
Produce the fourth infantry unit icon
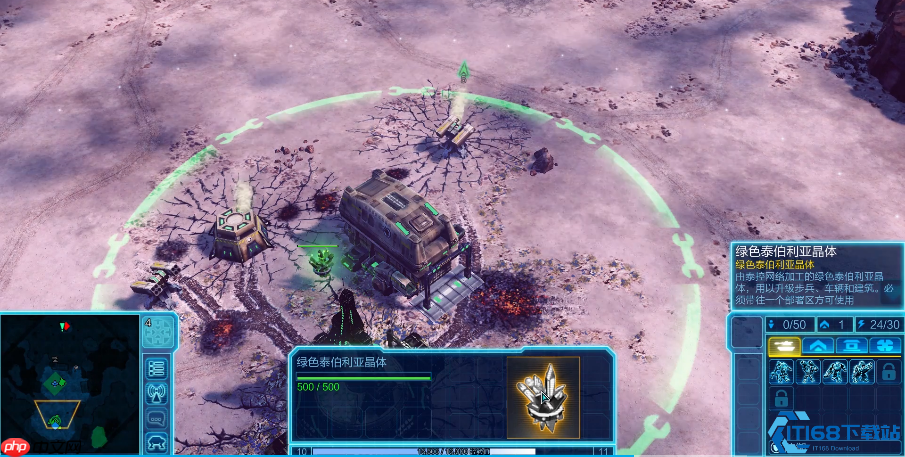pos(861,372)
